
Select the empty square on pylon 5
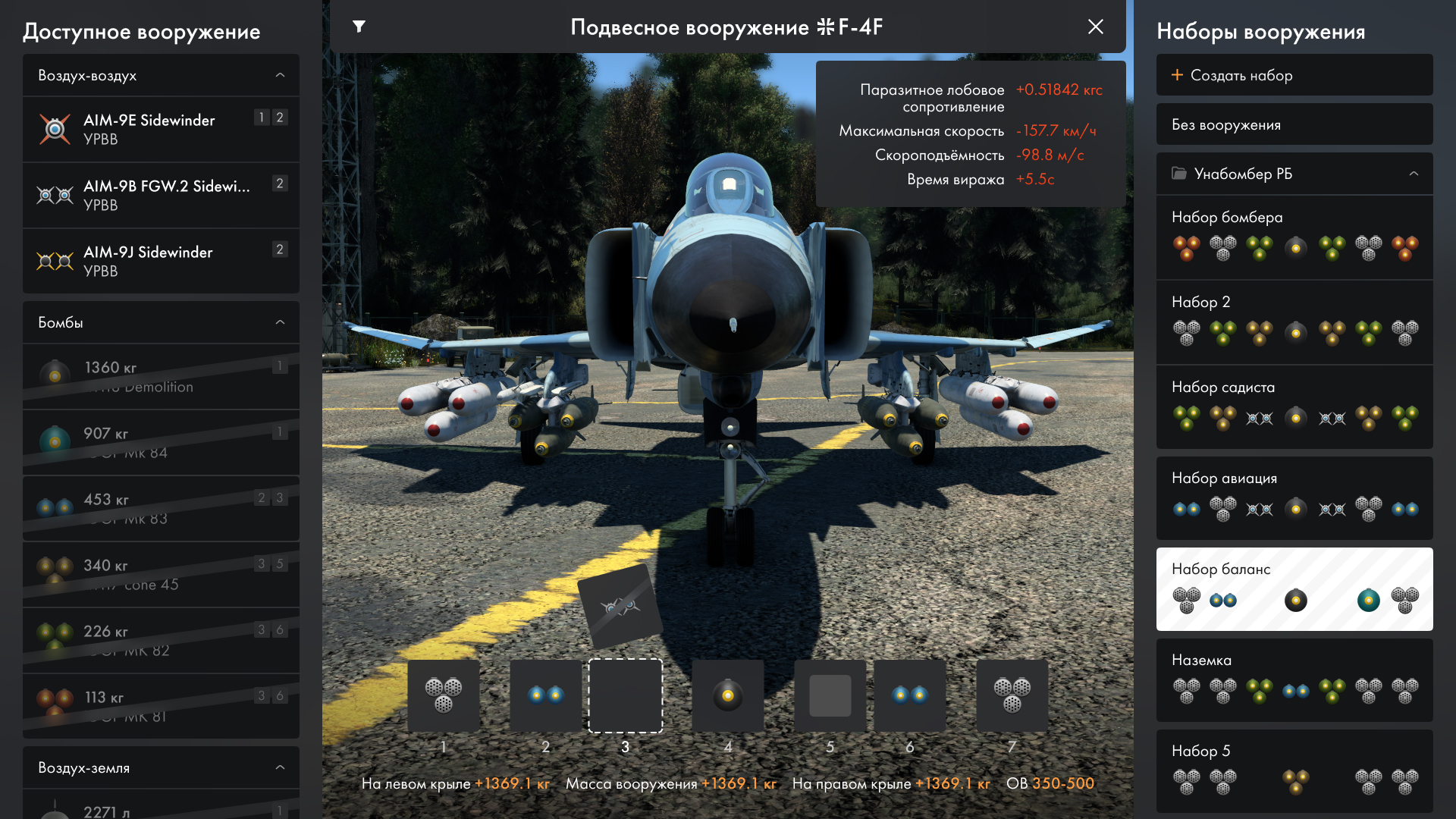pyautogui.click(x=830, y=695)
